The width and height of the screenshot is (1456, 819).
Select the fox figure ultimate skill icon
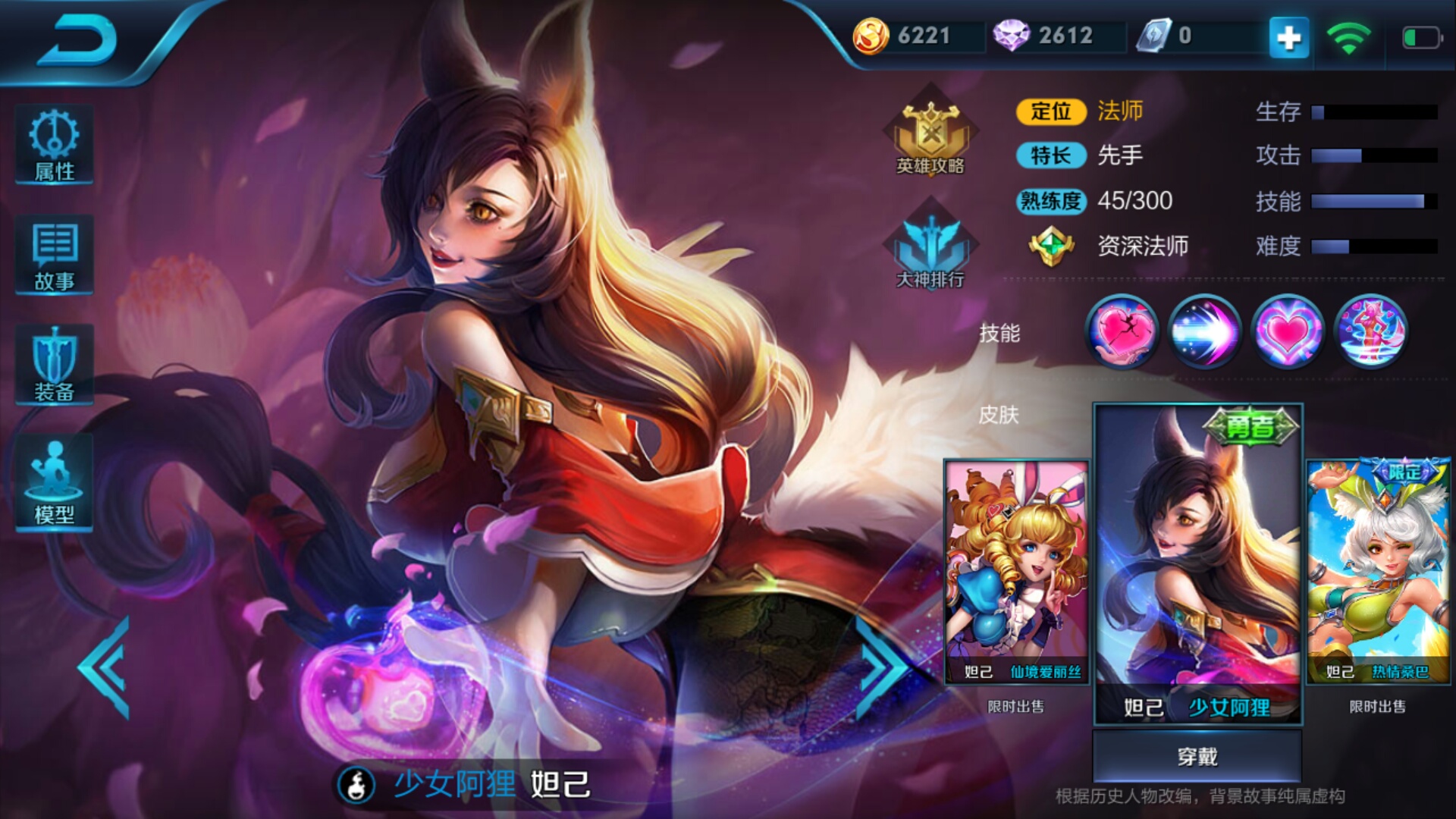click(1370, 331)
